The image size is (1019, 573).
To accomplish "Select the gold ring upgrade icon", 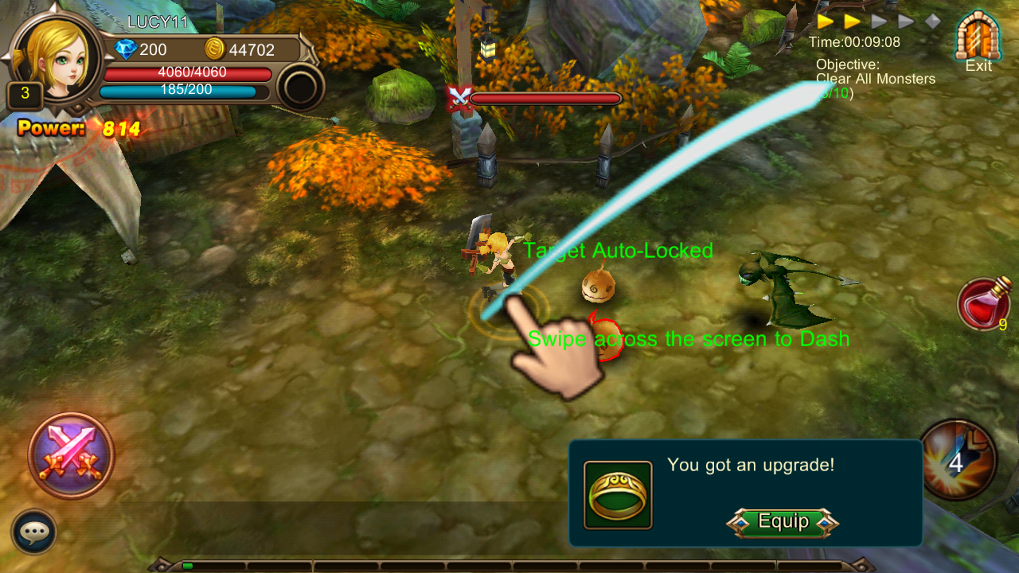I will tap(618, 495).
